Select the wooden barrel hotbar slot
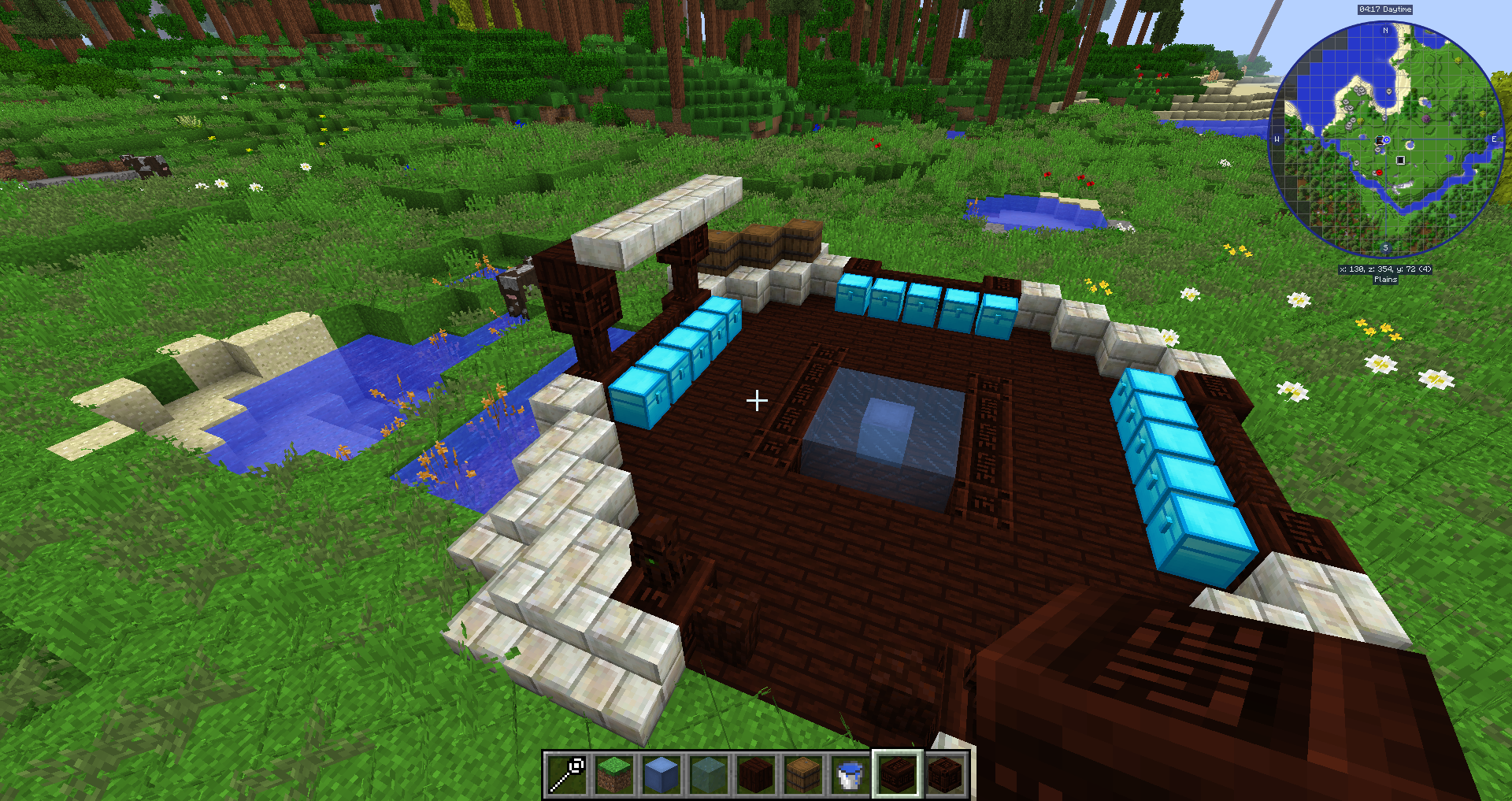Viewport: 1512px width, 801px height. tap(803, 774)
